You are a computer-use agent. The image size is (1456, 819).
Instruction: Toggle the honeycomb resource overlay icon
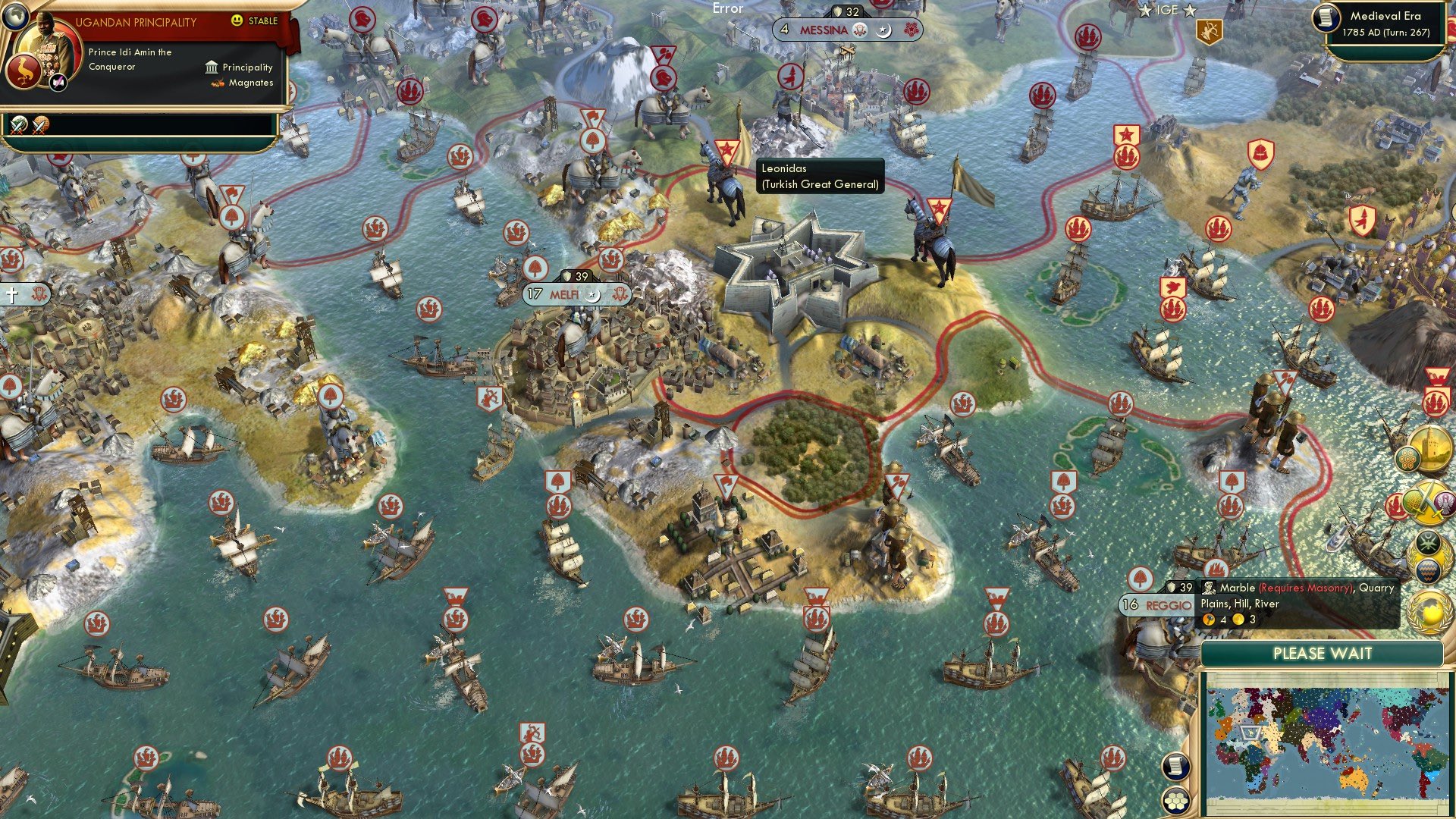[1407, 460]
